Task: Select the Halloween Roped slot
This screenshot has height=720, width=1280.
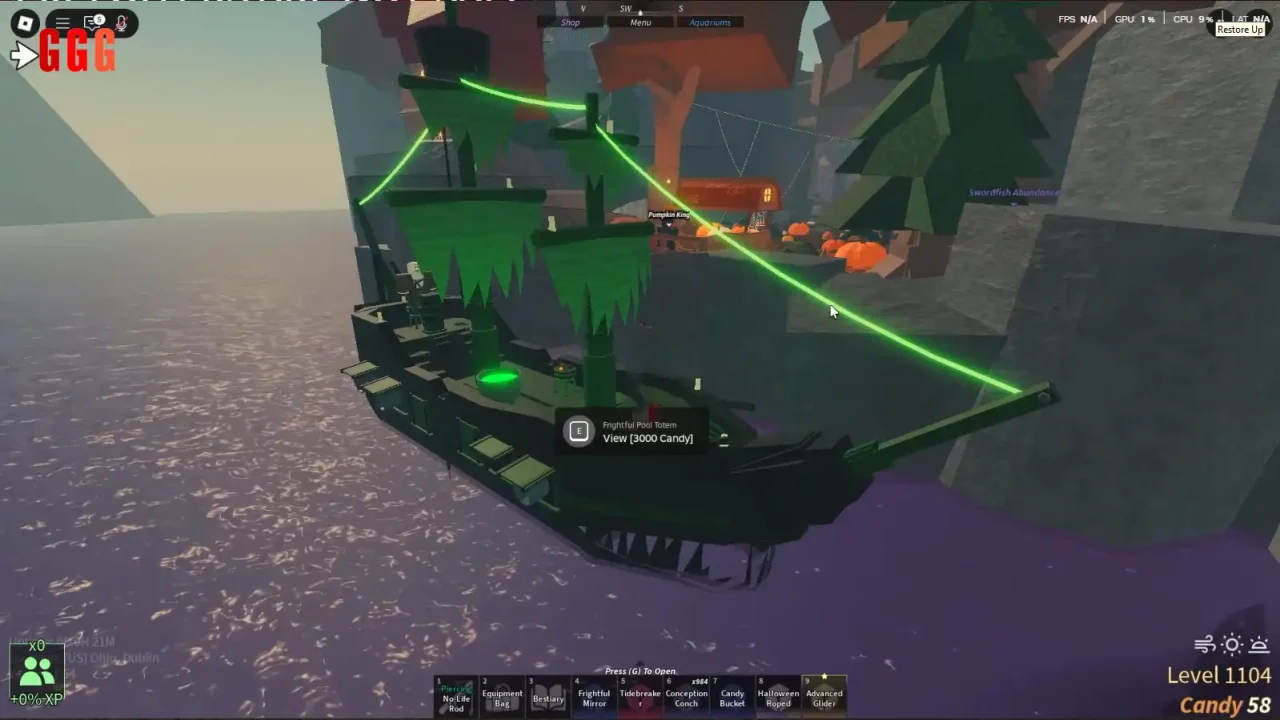Action: (778, 696)
